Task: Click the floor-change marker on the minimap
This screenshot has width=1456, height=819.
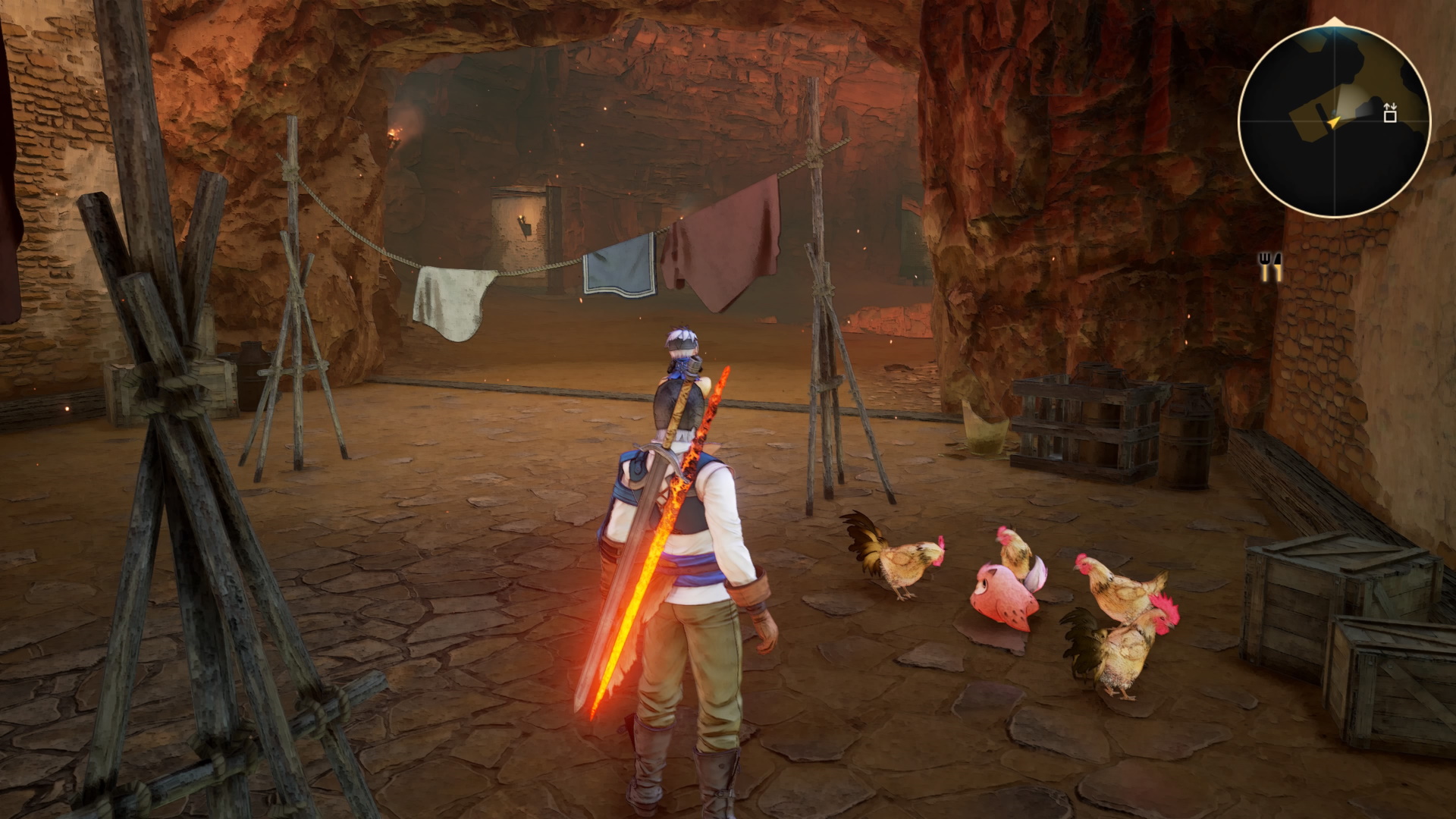Action: [1389, 113]
